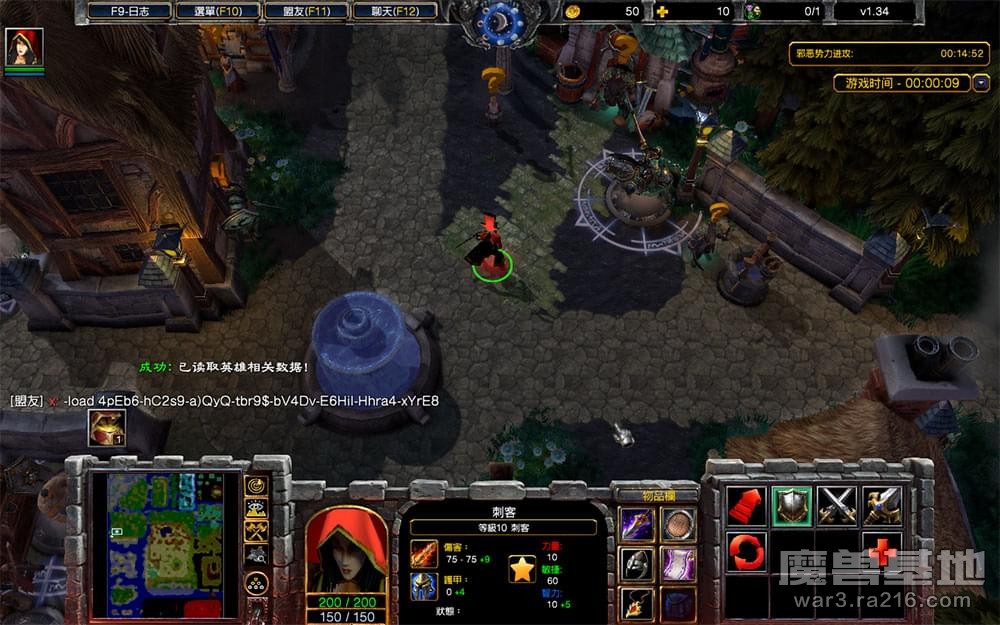Click the minimap signal ping button

tap(256, 486)
